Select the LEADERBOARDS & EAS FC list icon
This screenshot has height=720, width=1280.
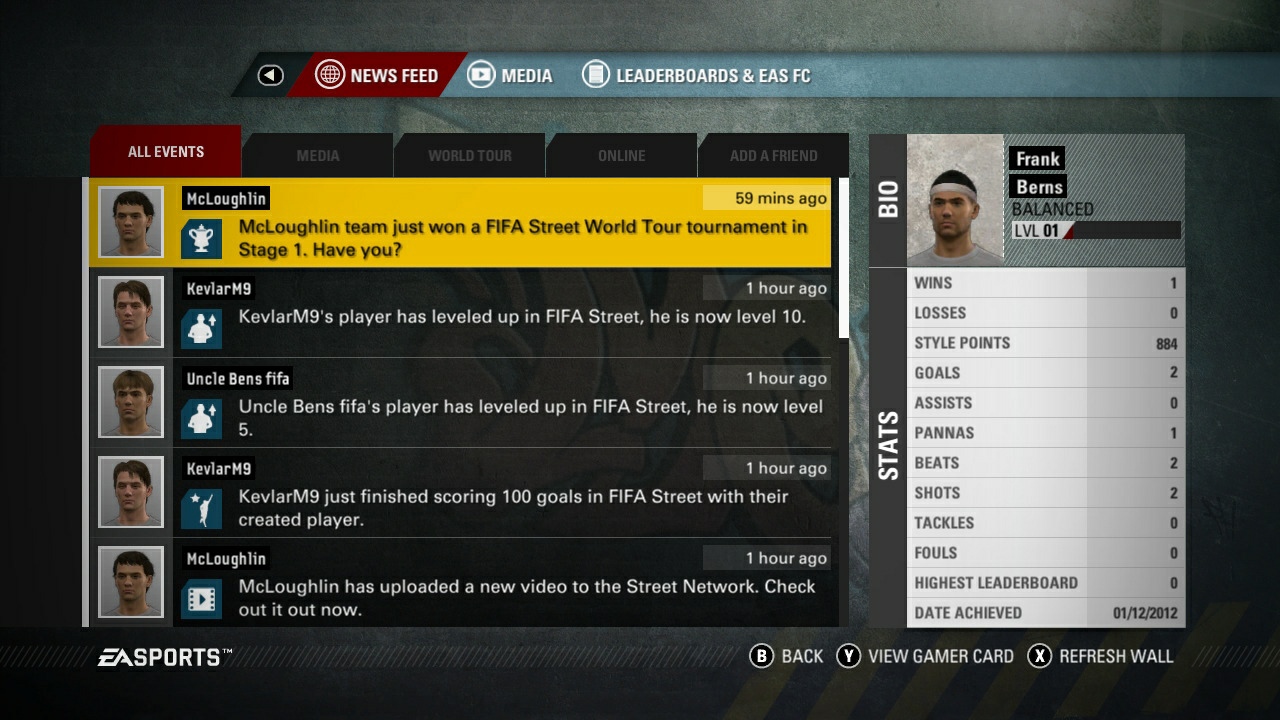596,74
